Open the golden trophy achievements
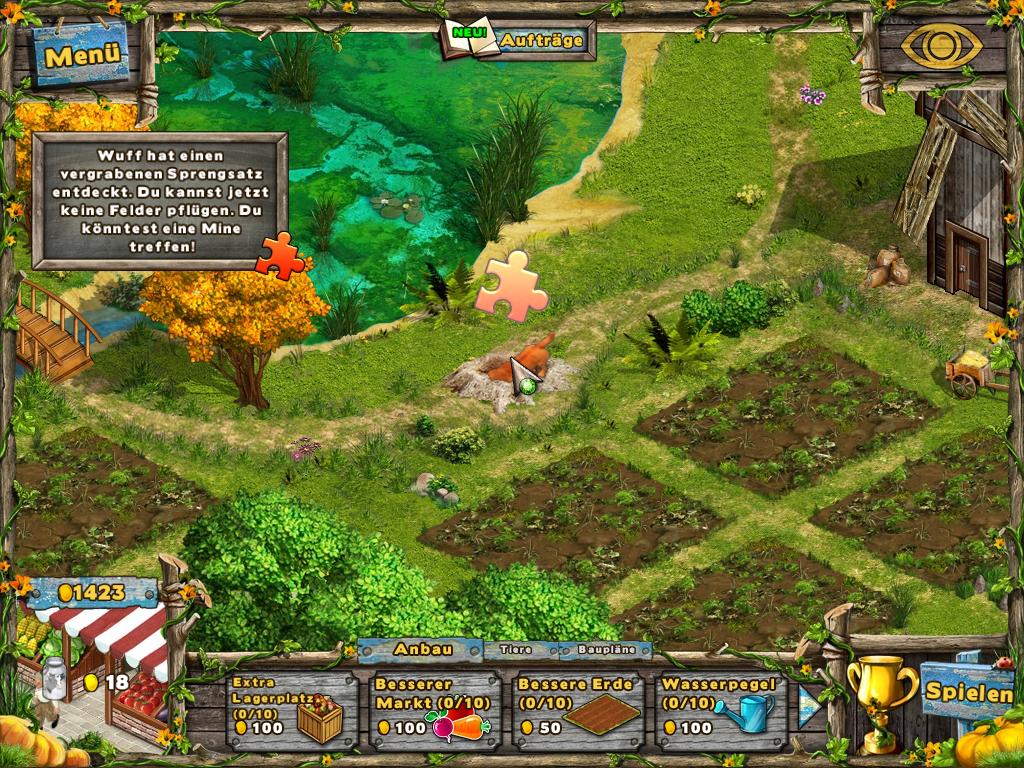The height and width of the screenshot is (768, 1024). tap(880, 696)
